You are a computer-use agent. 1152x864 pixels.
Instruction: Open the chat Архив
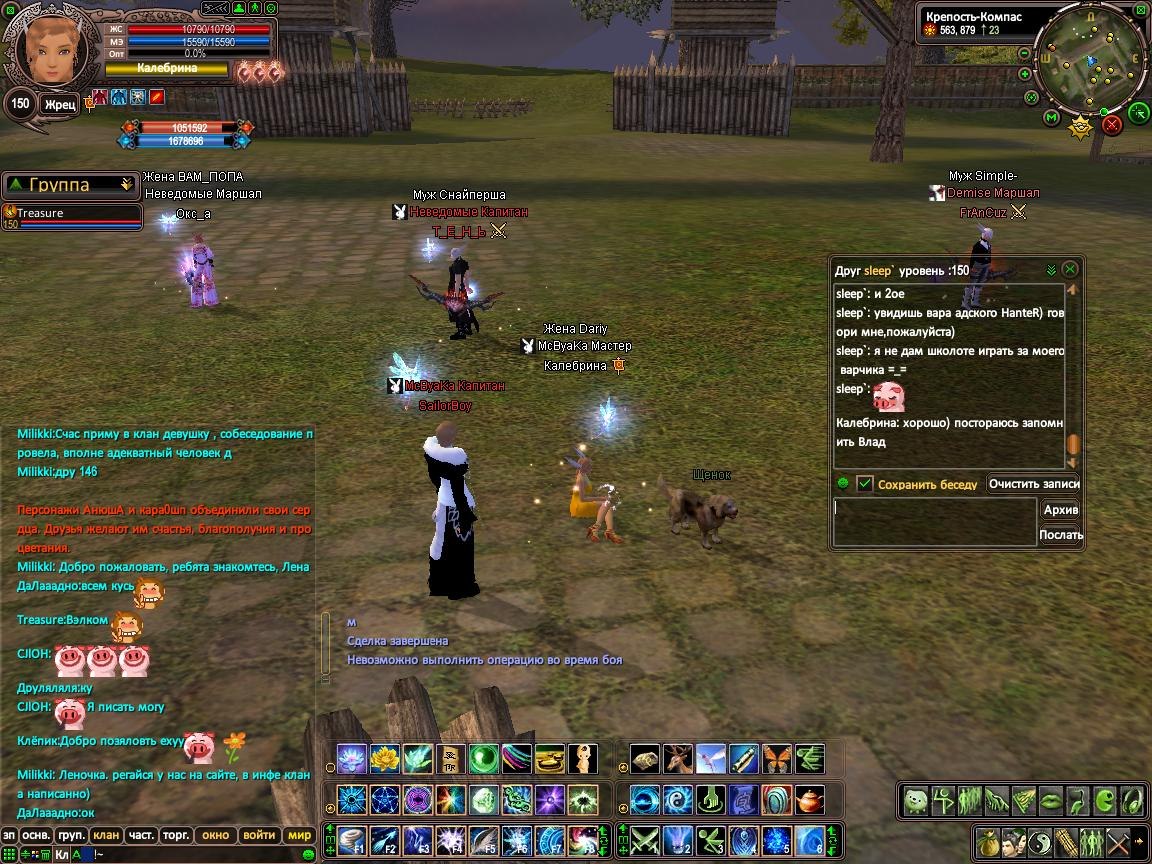point(1060,510)
